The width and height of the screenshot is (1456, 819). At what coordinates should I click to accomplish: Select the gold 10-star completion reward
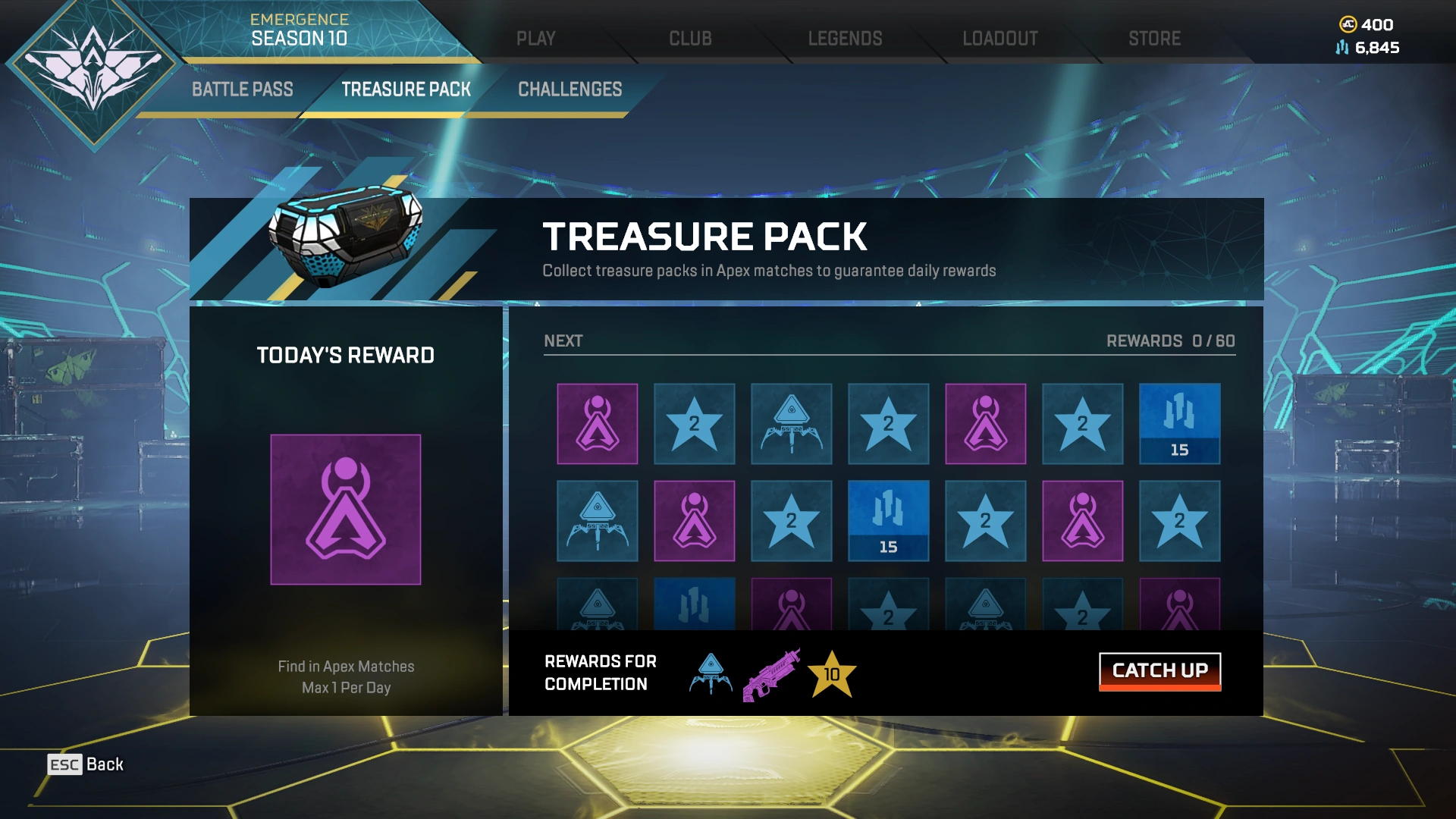point(831,674)
